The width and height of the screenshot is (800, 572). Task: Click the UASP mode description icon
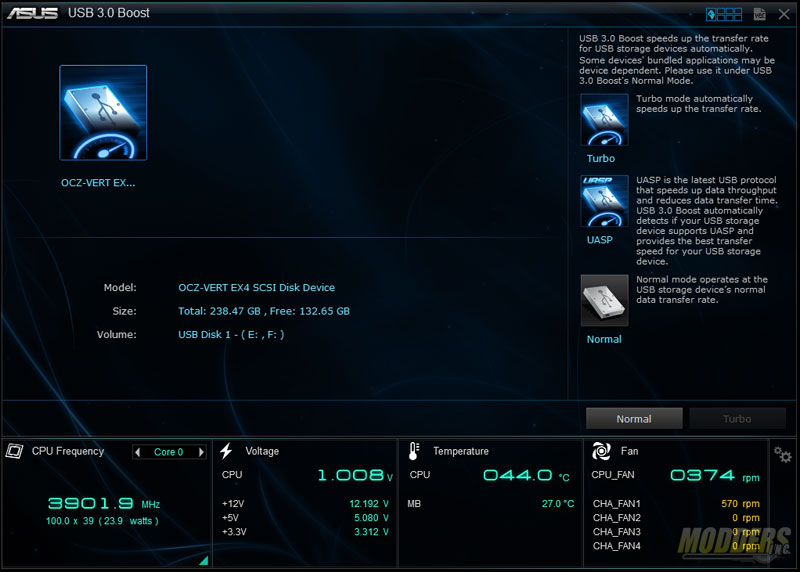(604, 202)
